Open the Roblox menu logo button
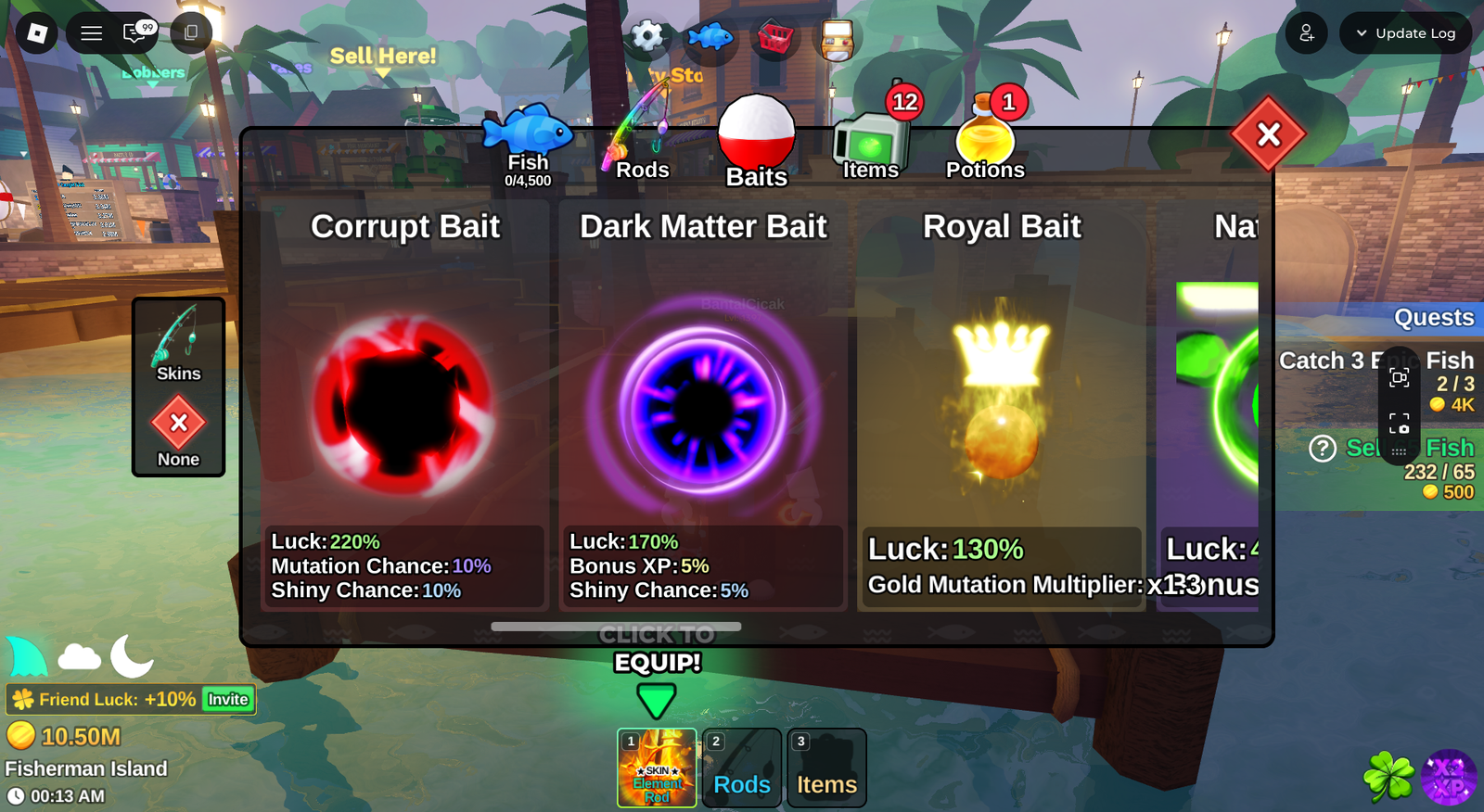Image resolution: width=1484 pixels, height=812 pixels. (x=37, y=33)
